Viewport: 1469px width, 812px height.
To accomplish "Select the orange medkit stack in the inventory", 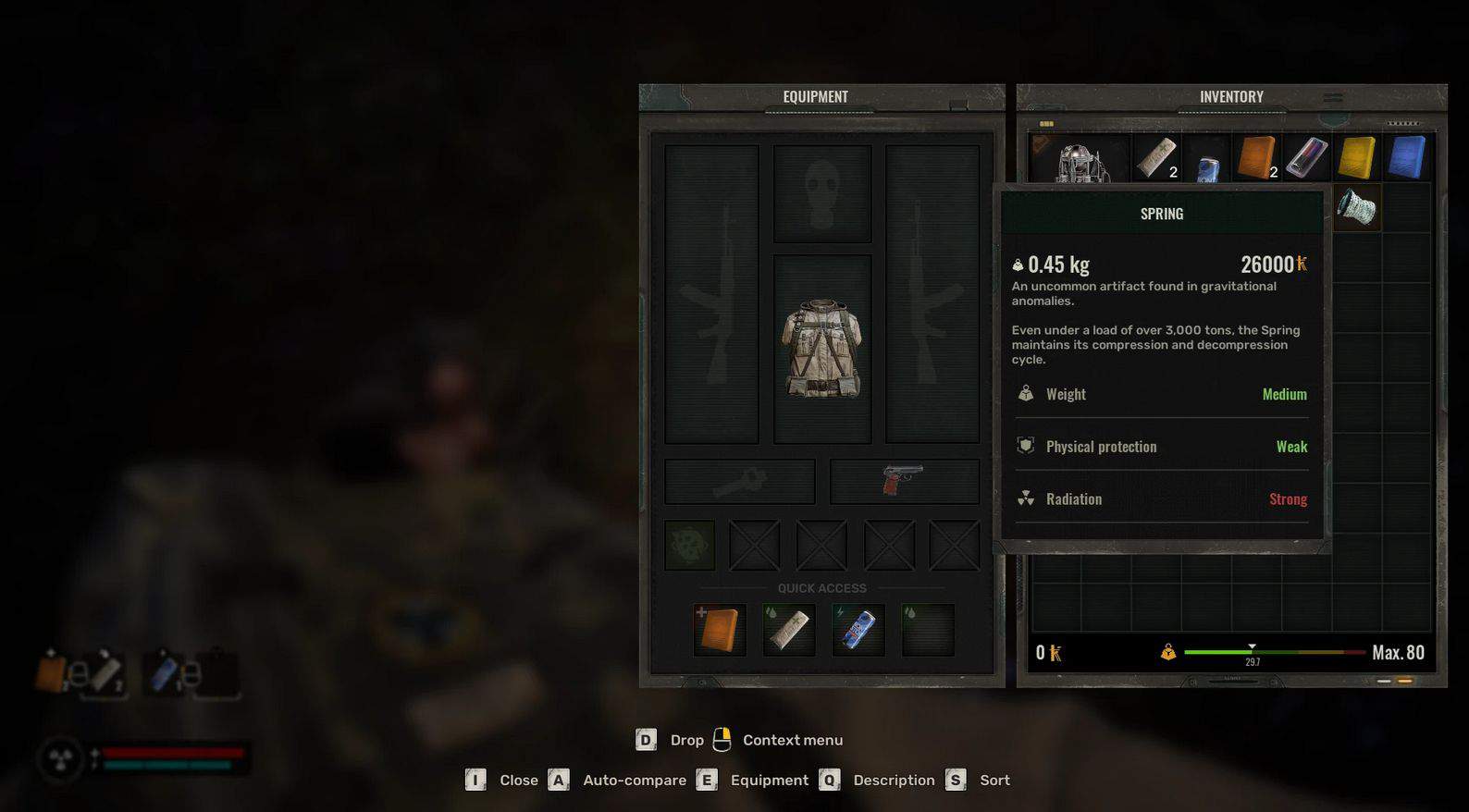I will (1256, 157).
